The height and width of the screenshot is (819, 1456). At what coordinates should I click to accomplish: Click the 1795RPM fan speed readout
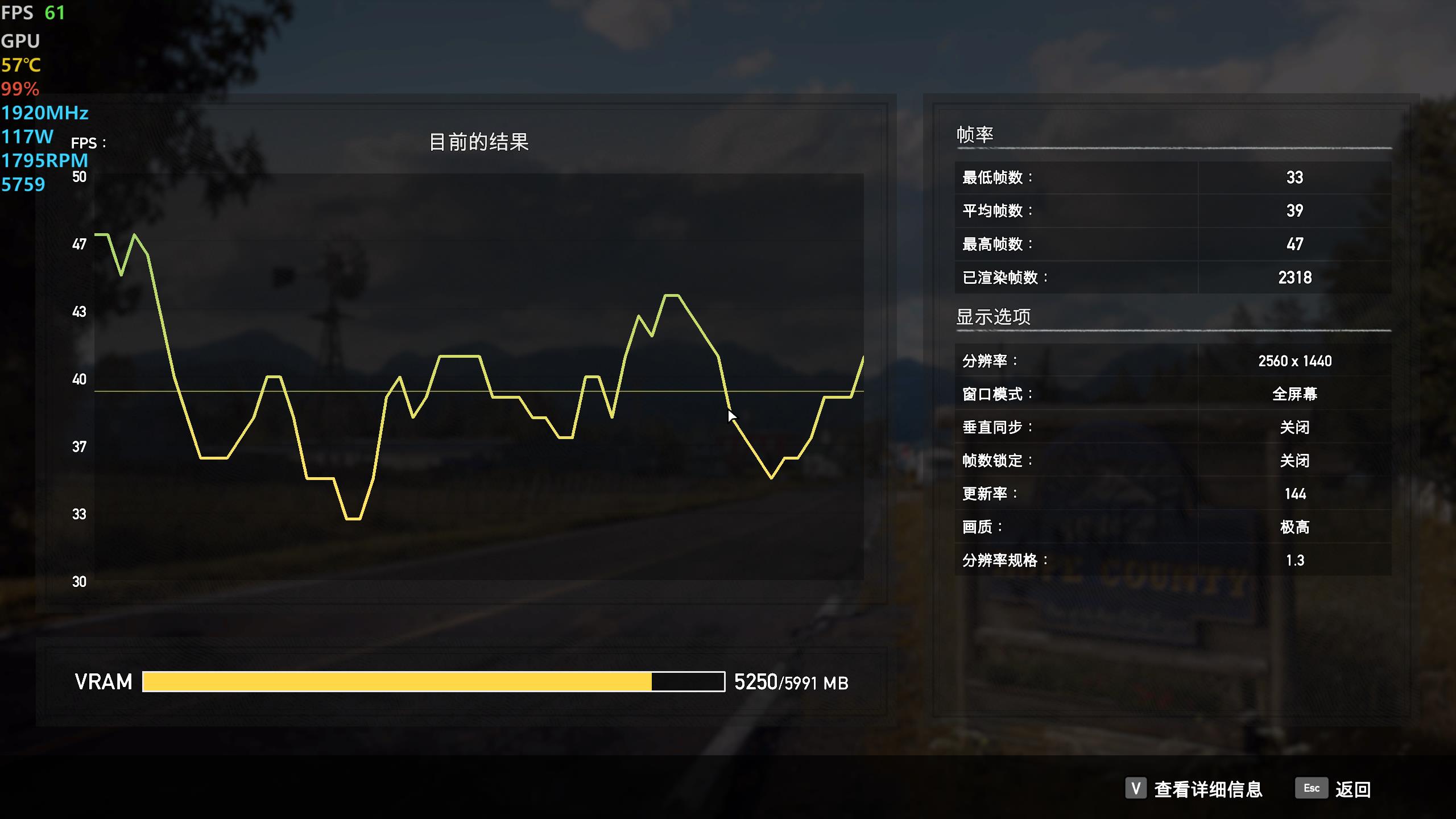44,160
